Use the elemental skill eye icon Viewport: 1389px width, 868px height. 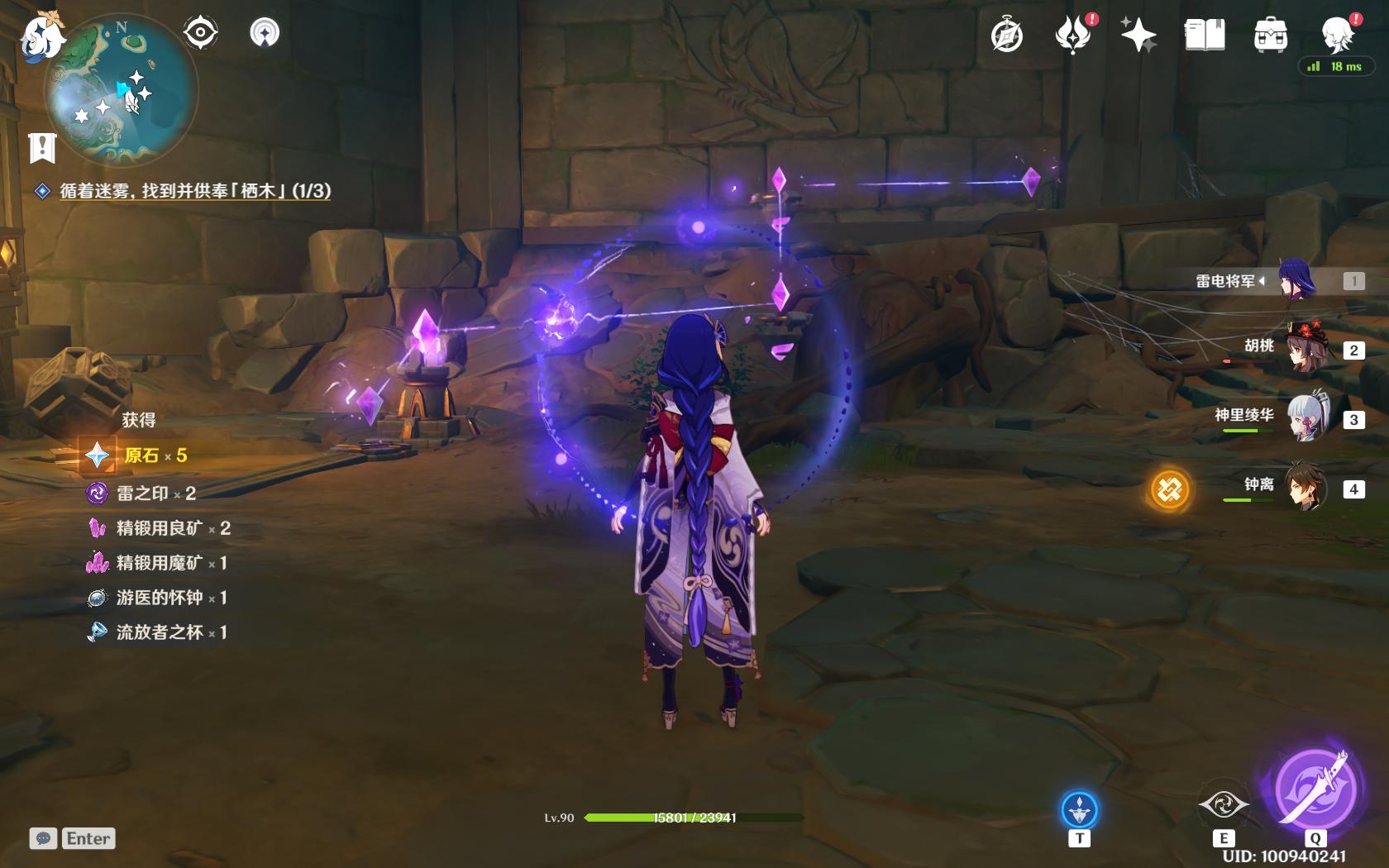click(x=1223, y=804)
